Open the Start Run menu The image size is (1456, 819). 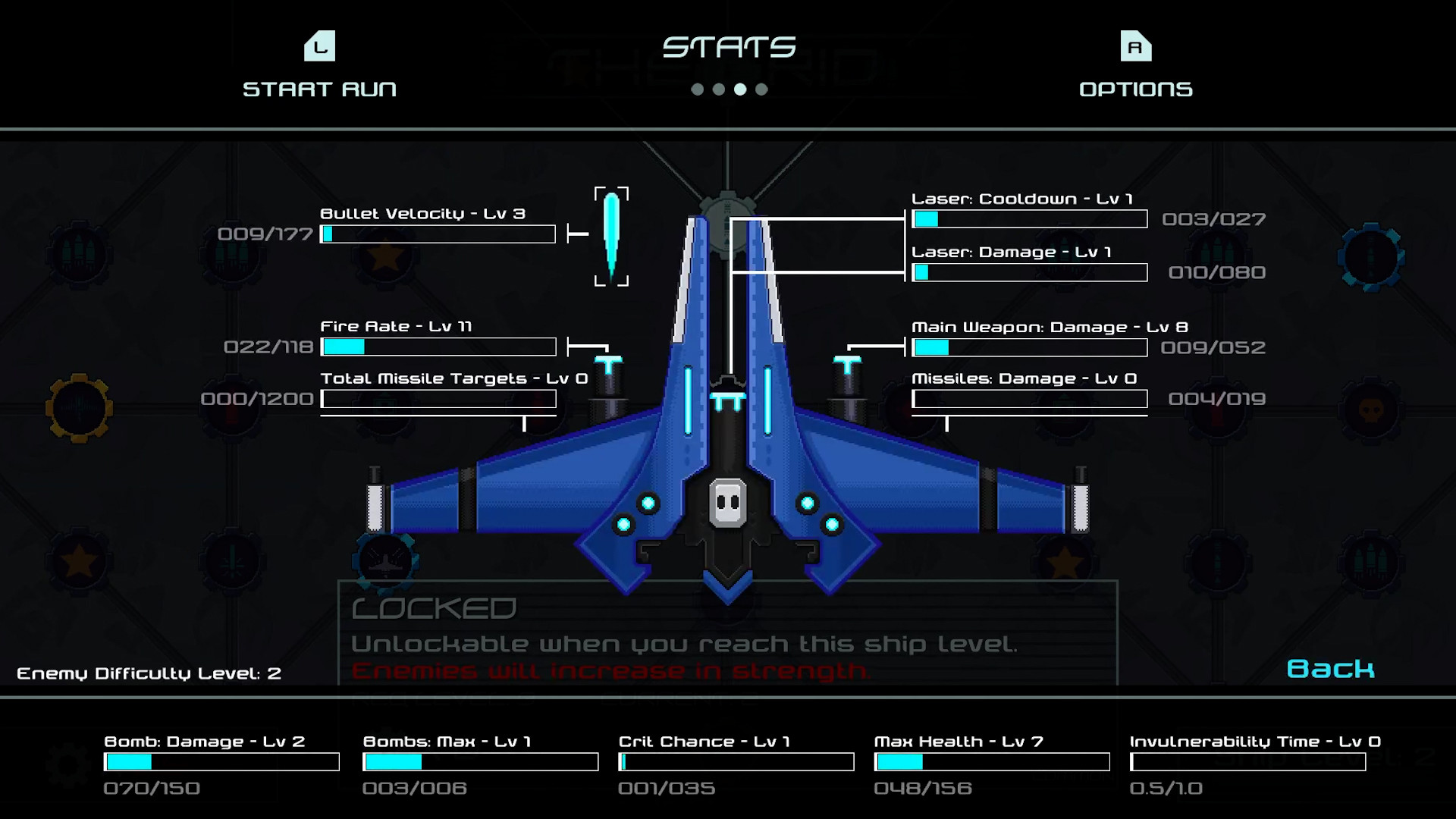(x=318, y=68)
